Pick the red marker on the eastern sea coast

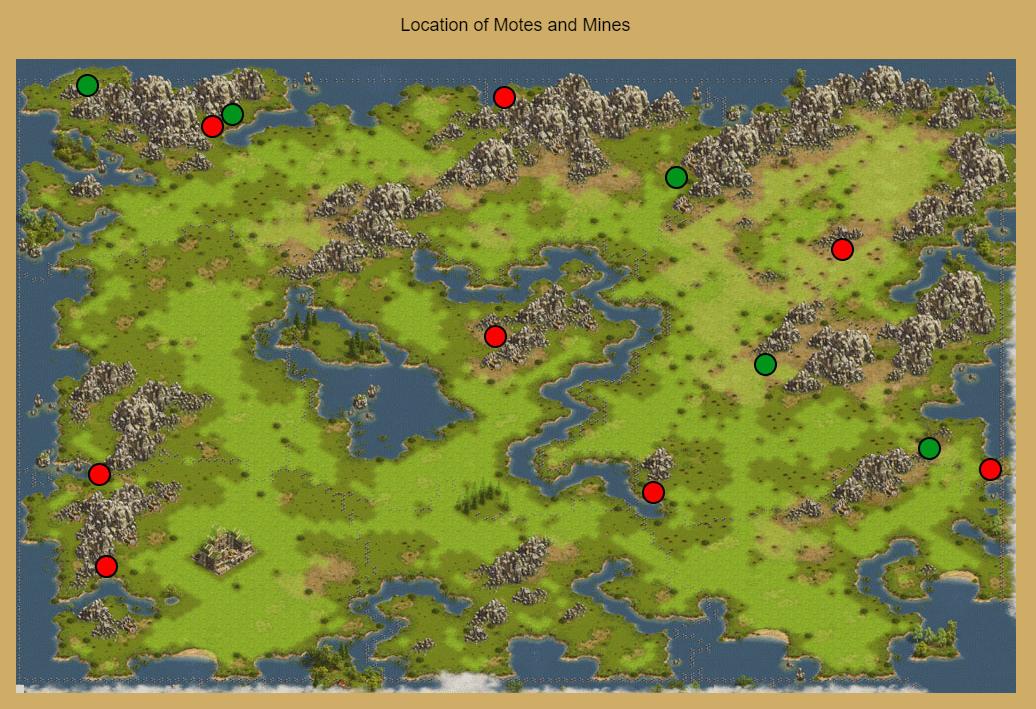pos(990,469)
